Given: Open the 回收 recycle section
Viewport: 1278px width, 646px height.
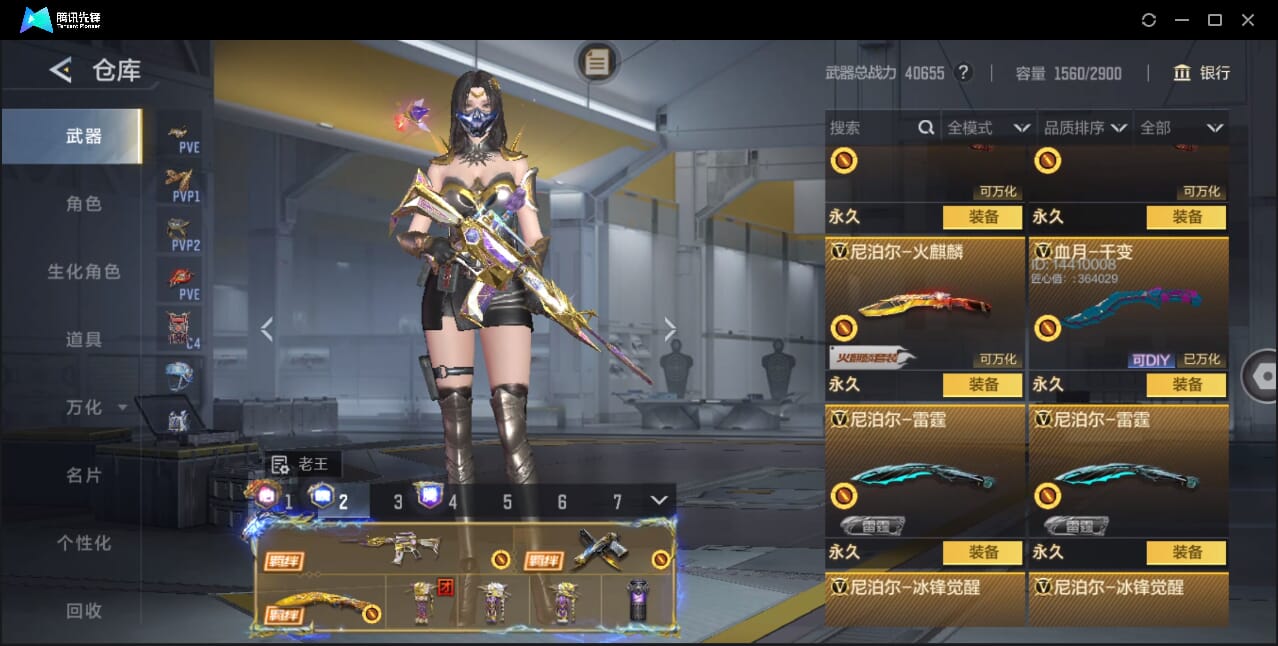Looking at the screenshot, I should click(84, 611).
